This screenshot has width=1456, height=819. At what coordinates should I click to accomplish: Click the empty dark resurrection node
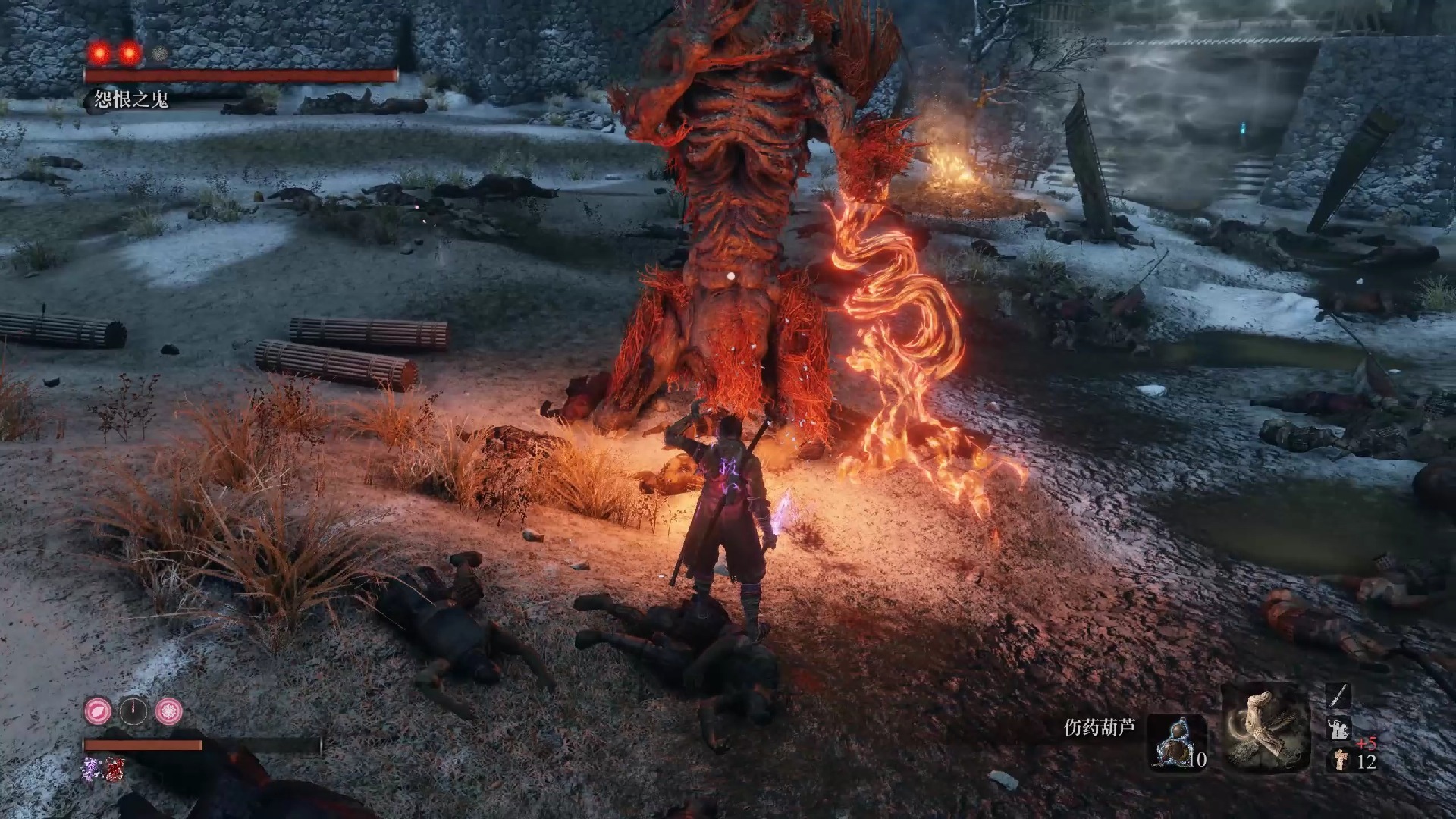[133, 711]
